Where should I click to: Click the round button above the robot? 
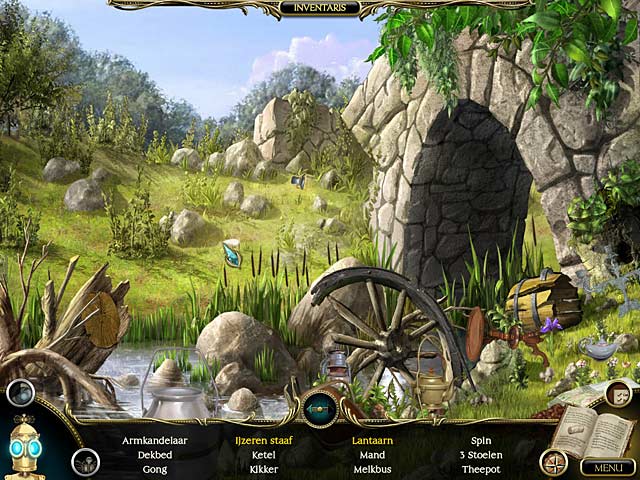tap(20, 392)
